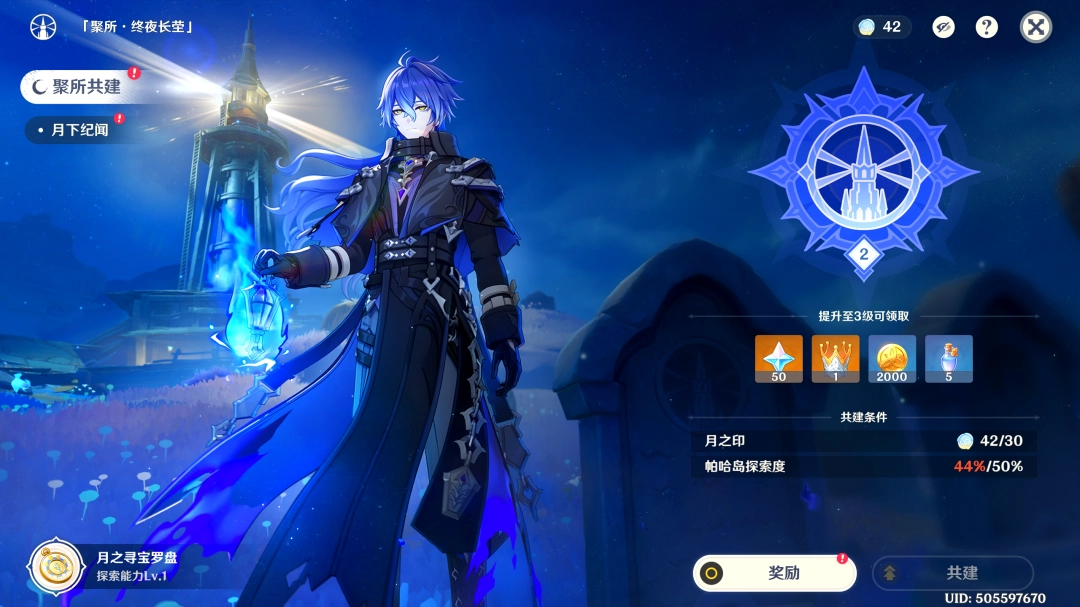This screenshot has width=1080, height=607.
Task: Open the 奖励 rewards button
Action: [x=775, y=573]
